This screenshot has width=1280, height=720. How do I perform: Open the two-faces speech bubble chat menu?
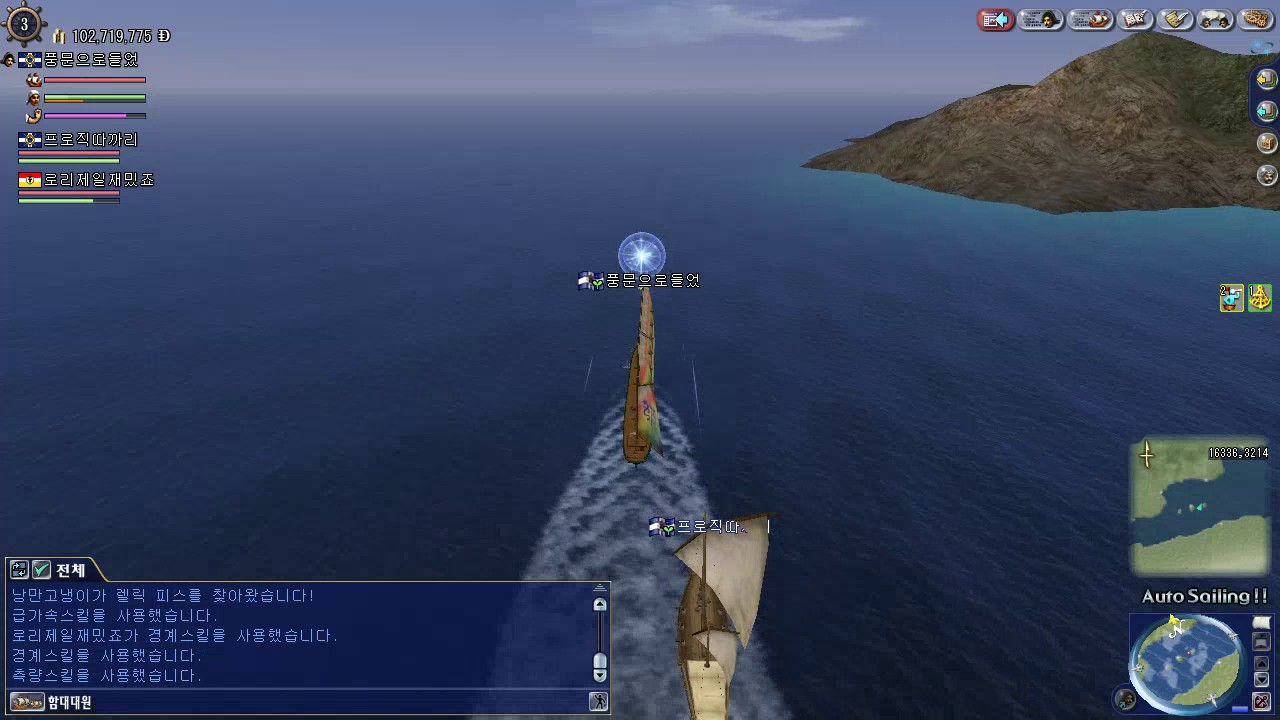click(x=1215, y=20)
